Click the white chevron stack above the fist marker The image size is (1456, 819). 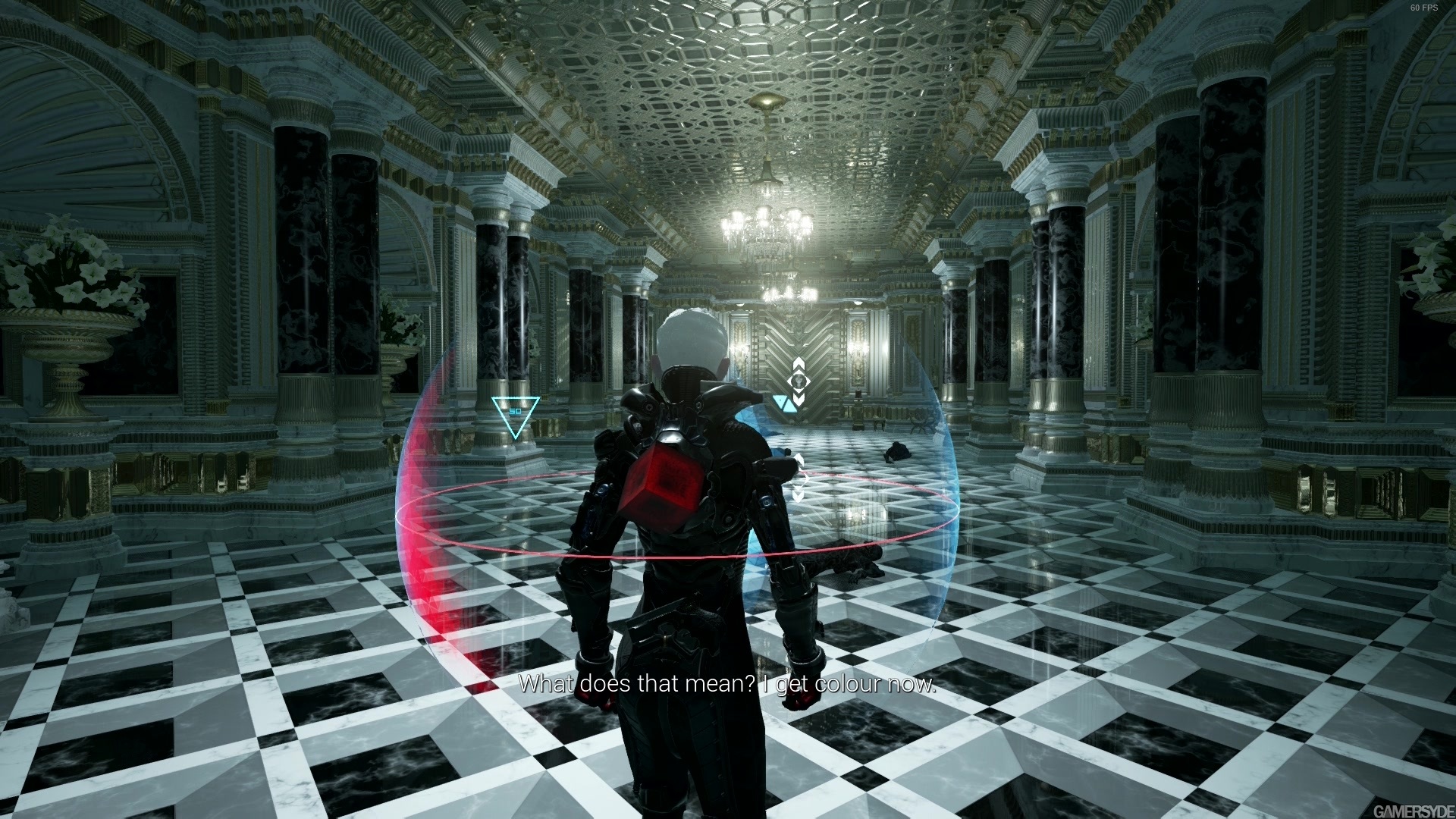click(x=799, y=362)
